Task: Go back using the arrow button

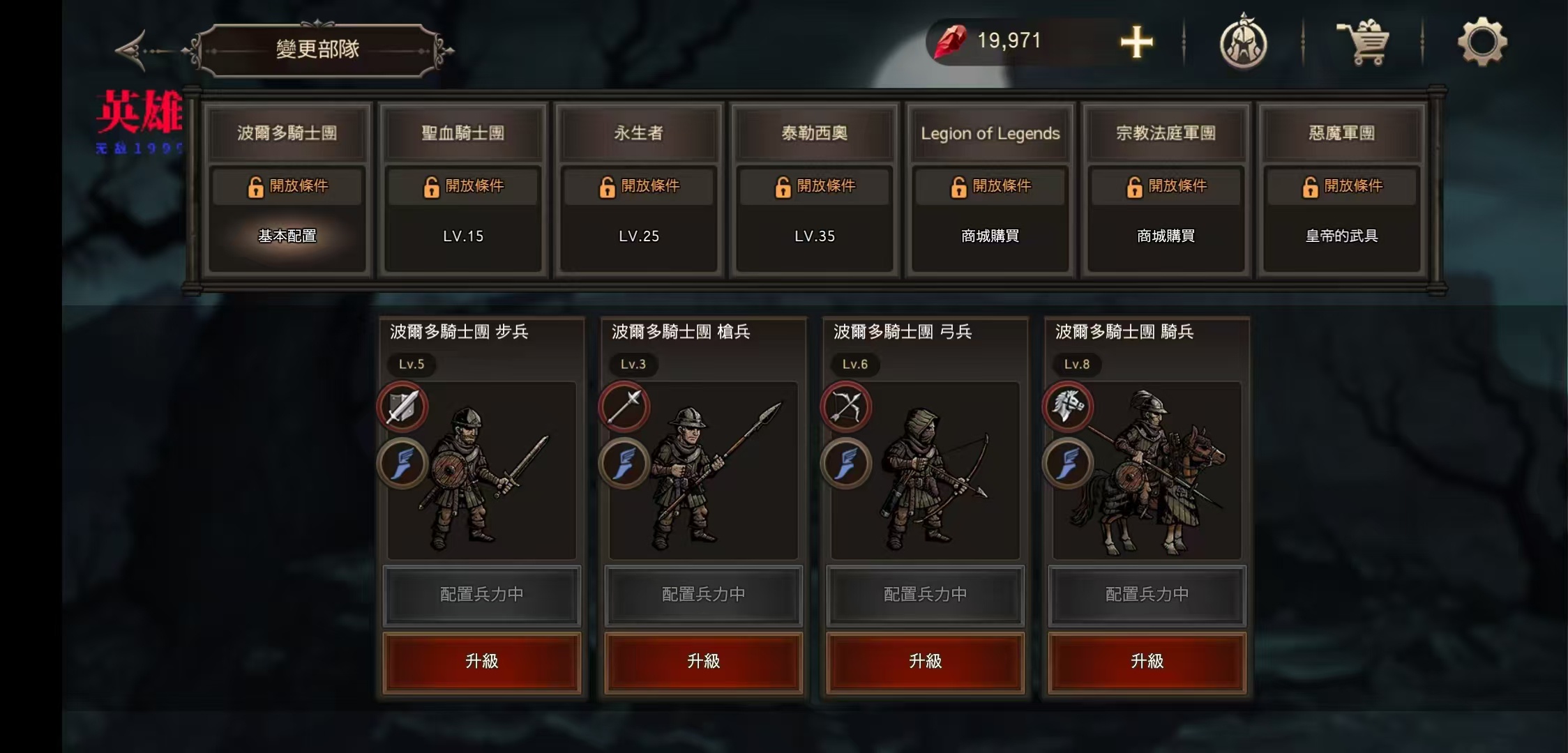Action: tap(133, 50)
